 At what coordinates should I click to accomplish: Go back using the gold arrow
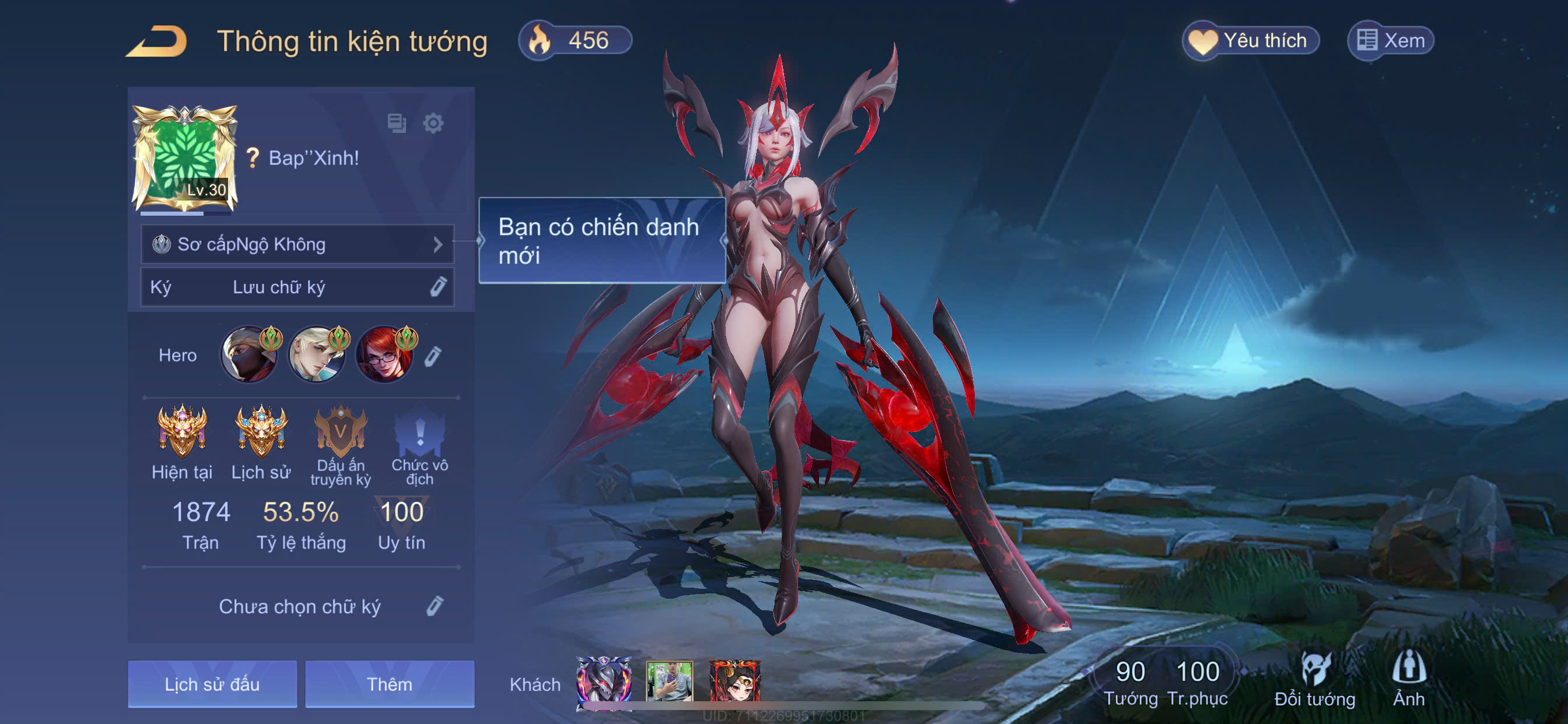click(x=157, y=41)
